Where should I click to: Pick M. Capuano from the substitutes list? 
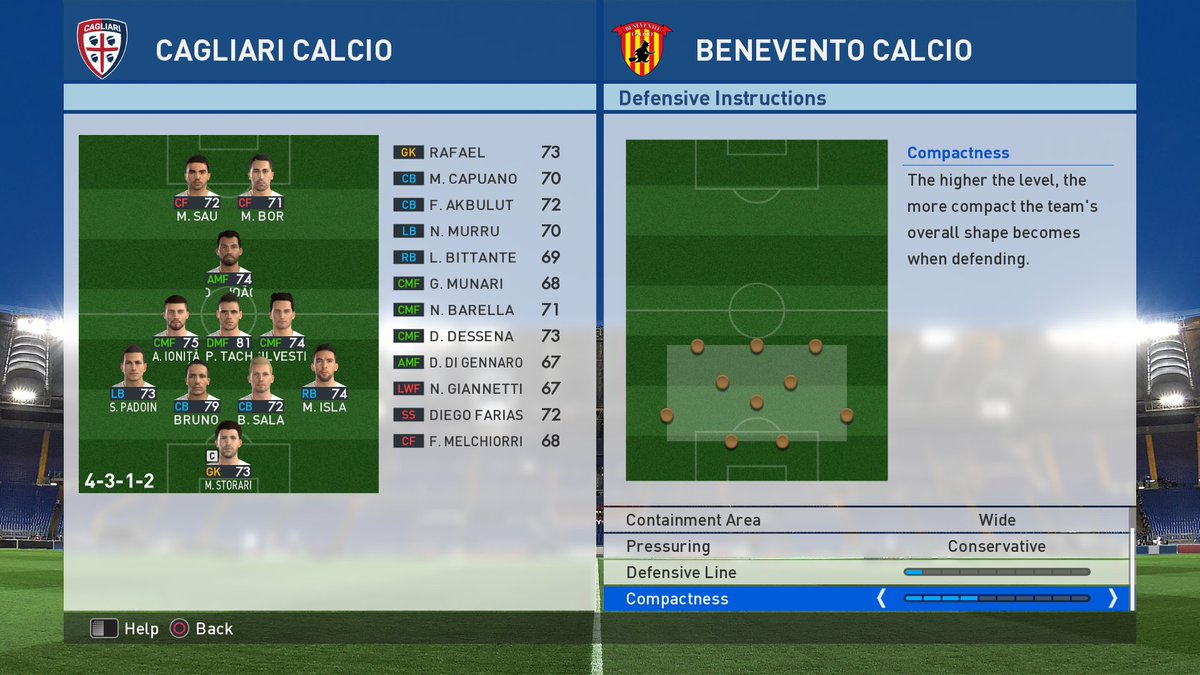tap(476, 178)
